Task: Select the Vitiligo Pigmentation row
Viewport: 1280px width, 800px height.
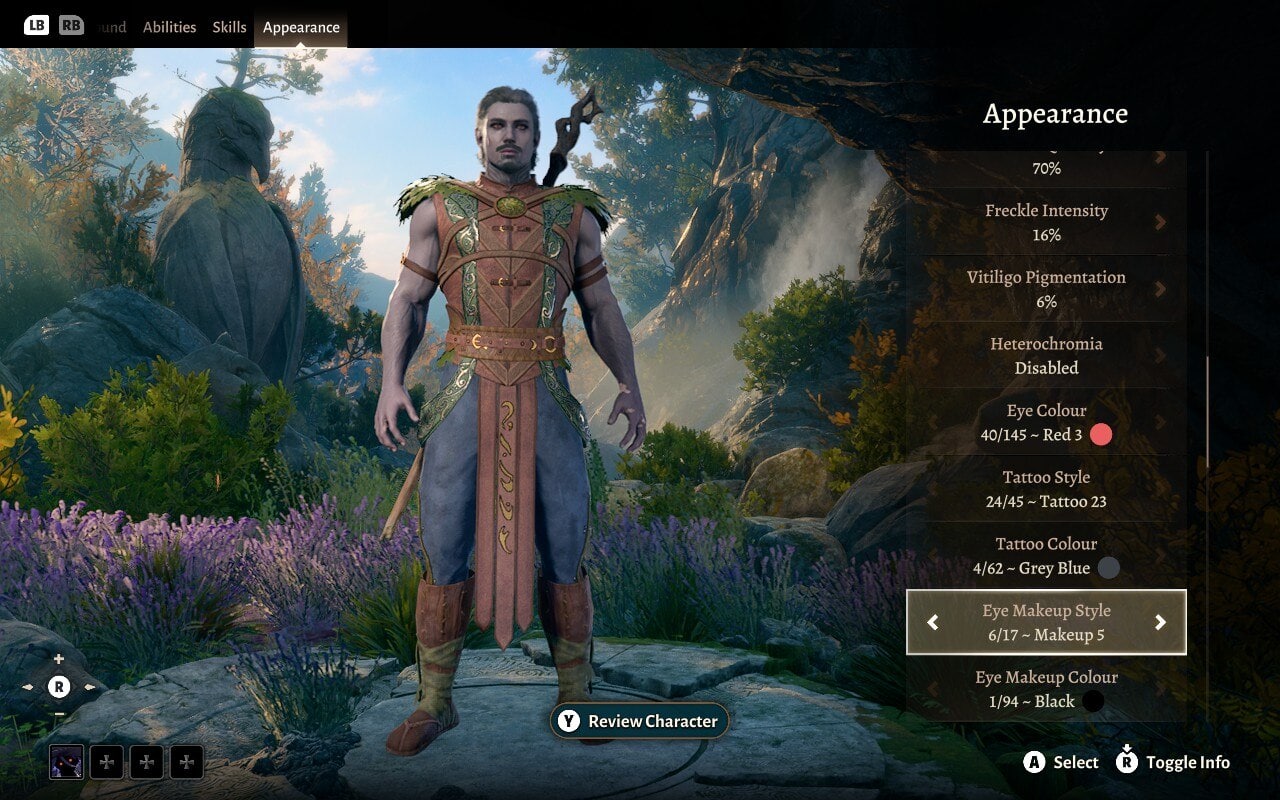Action: point(1046,288)
